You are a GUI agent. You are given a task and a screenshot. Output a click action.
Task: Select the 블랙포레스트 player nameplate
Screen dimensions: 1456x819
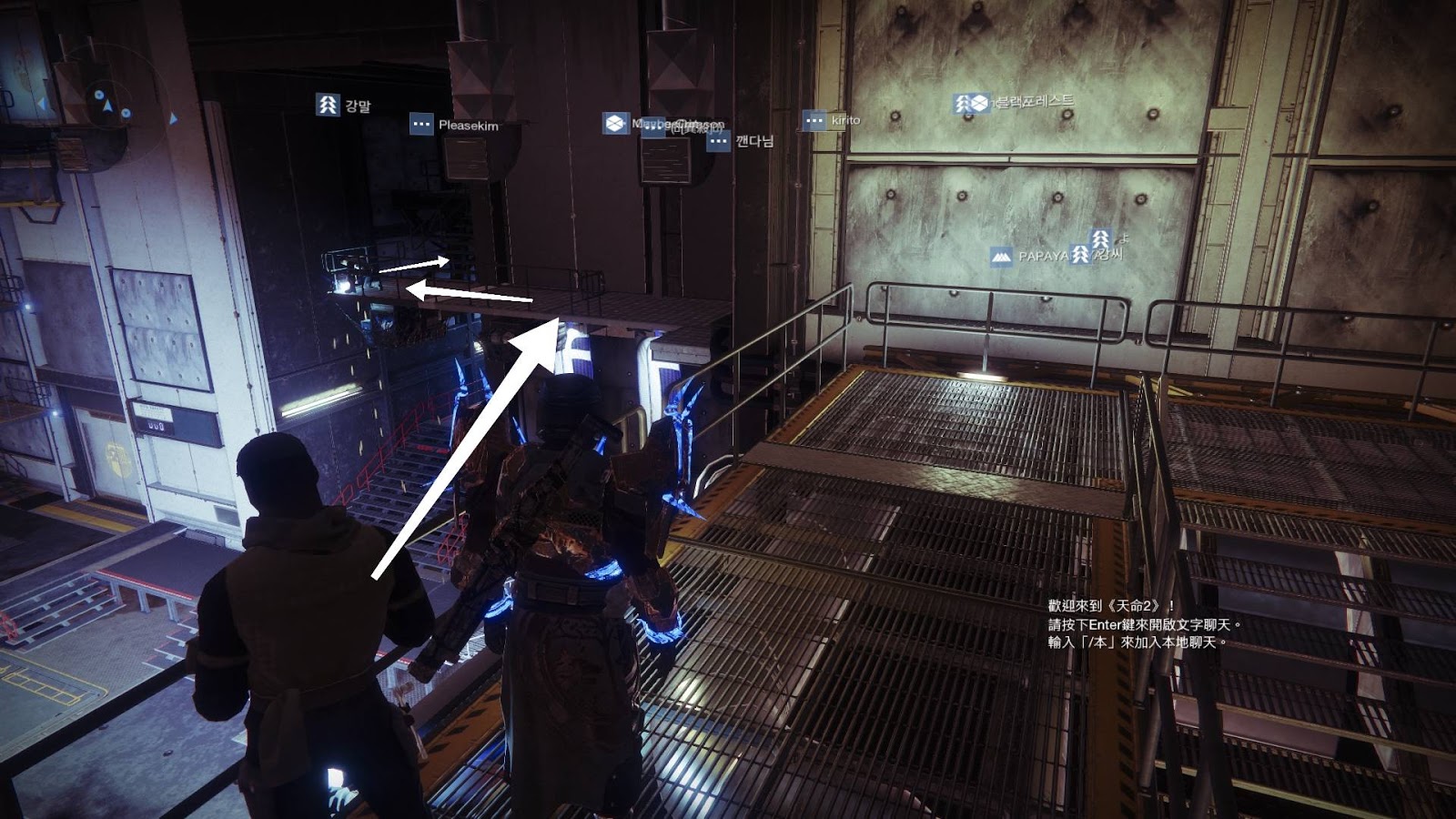[1014, 102]
